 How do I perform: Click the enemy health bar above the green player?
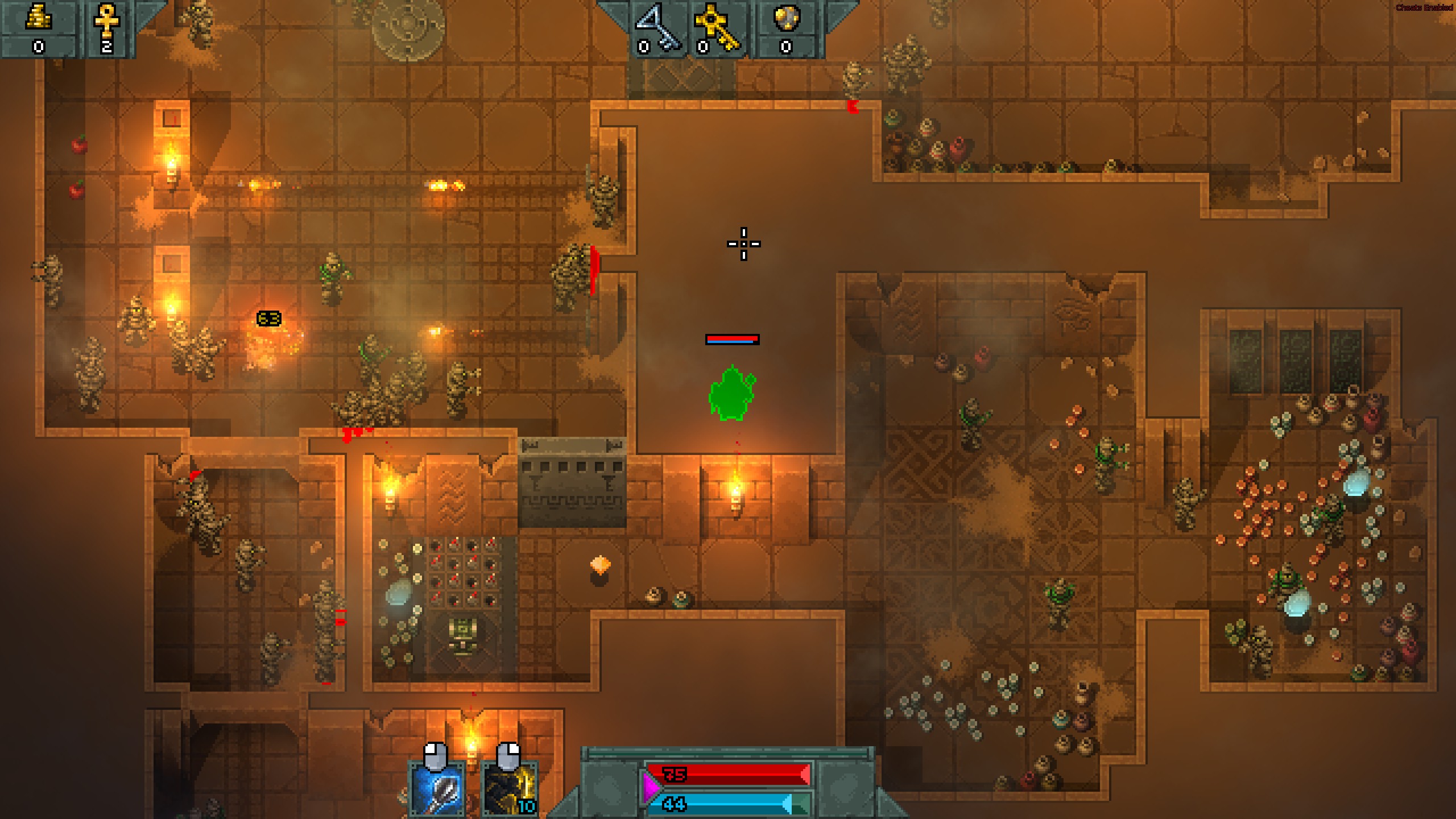[x=733, y=340]
